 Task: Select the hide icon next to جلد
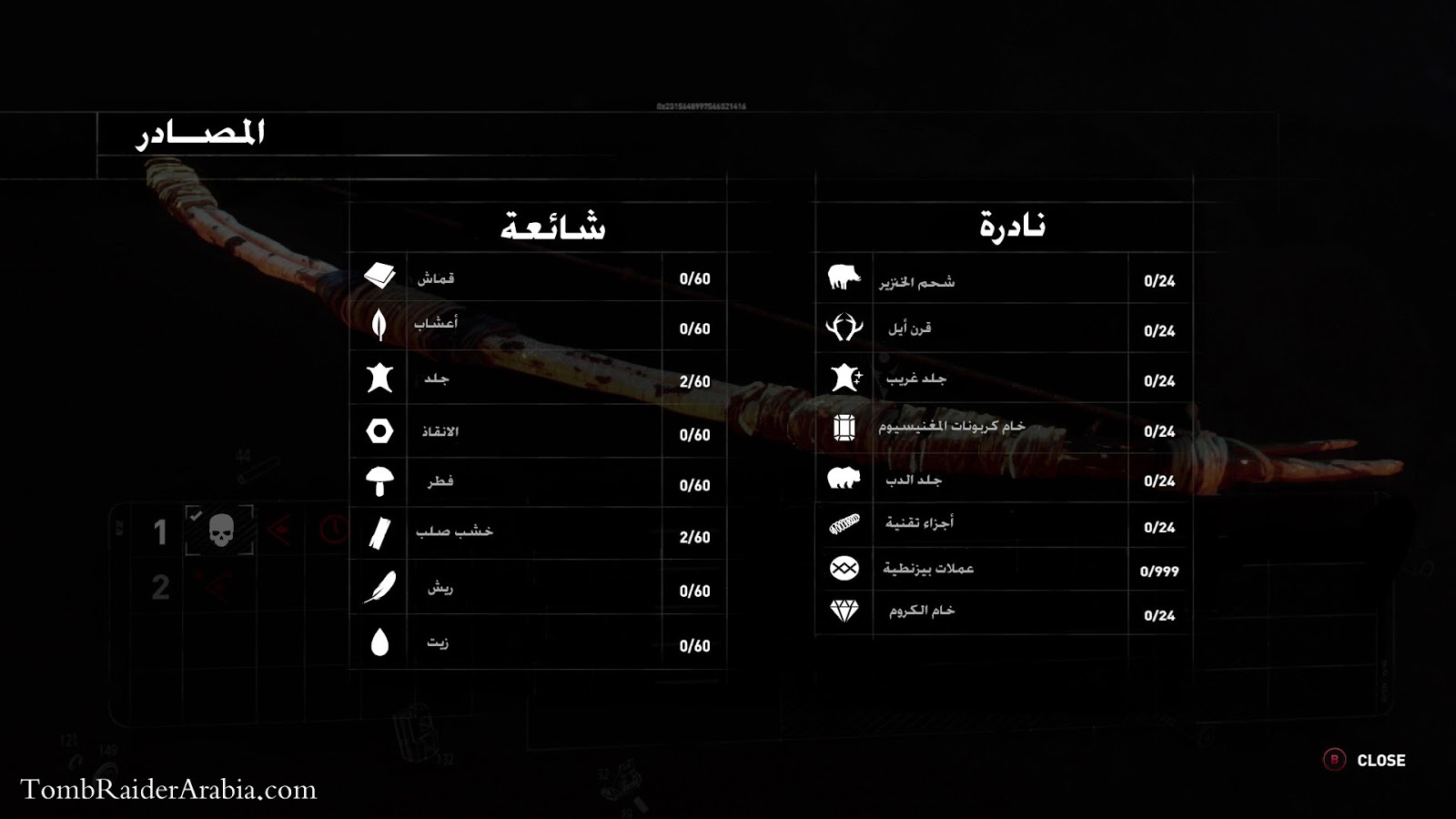click(x=379, y=379)
